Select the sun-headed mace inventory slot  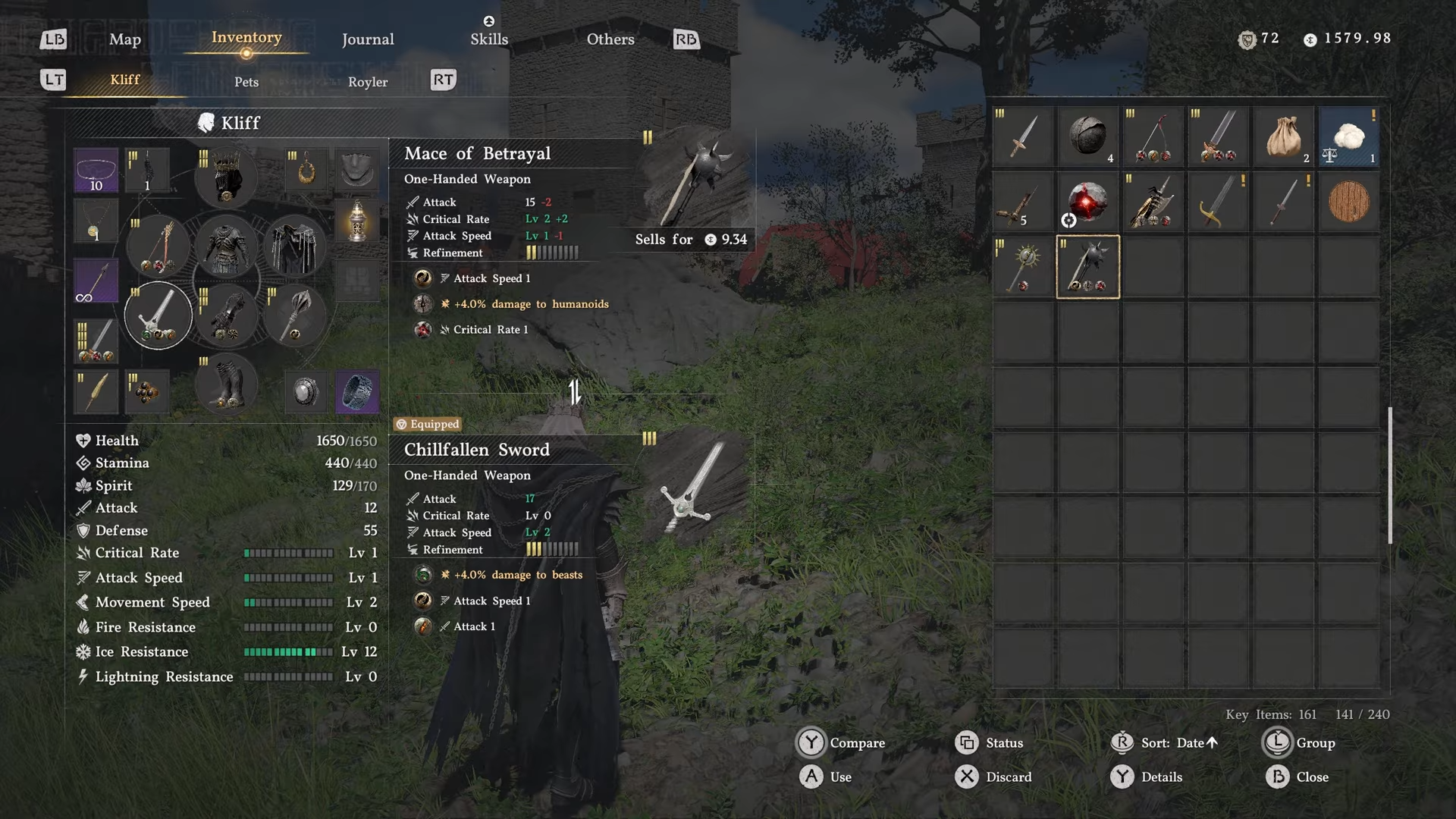(x=1023, y=267)
